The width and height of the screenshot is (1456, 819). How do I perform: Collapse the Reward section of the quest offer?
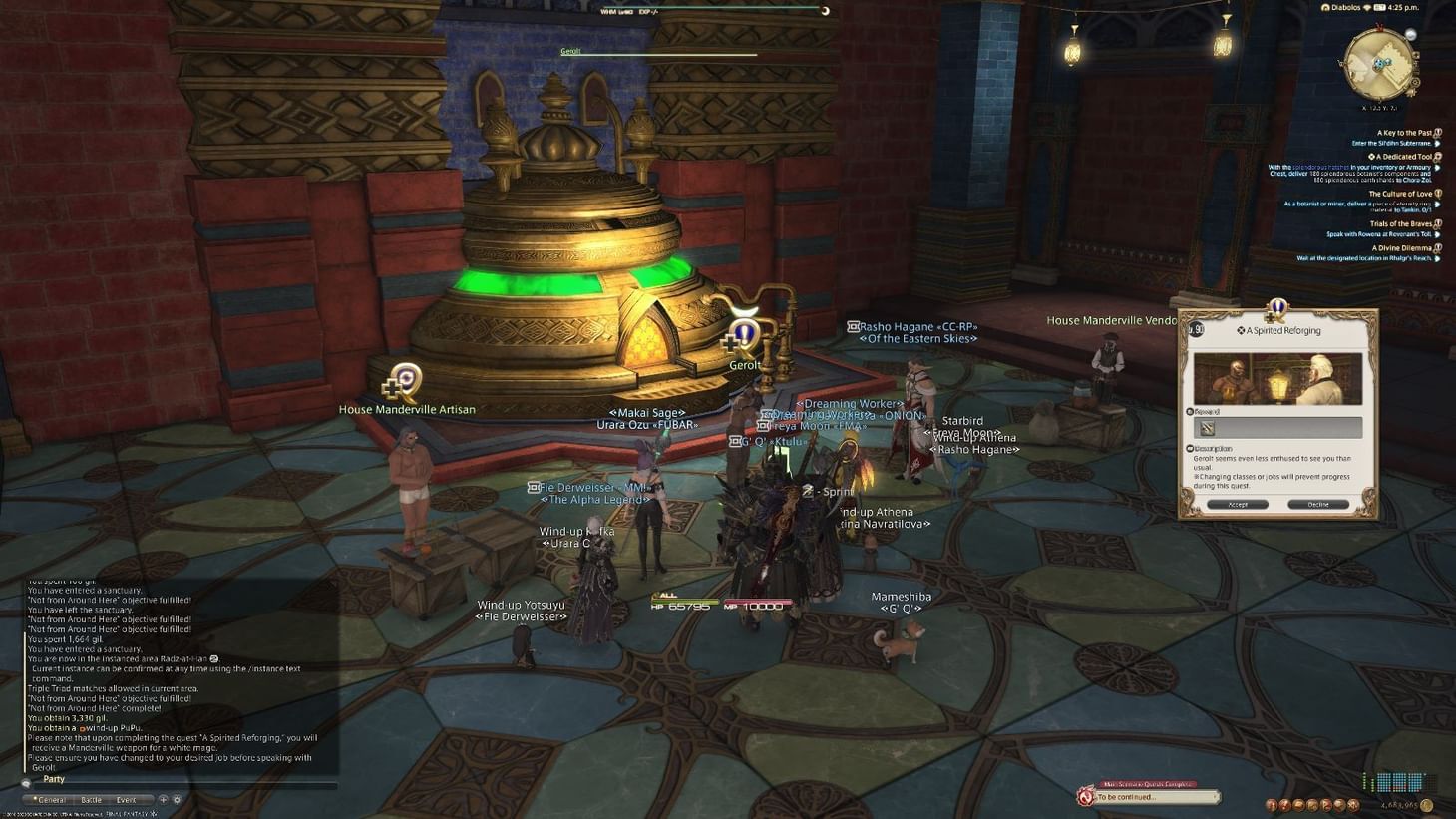pos(1191,411)
